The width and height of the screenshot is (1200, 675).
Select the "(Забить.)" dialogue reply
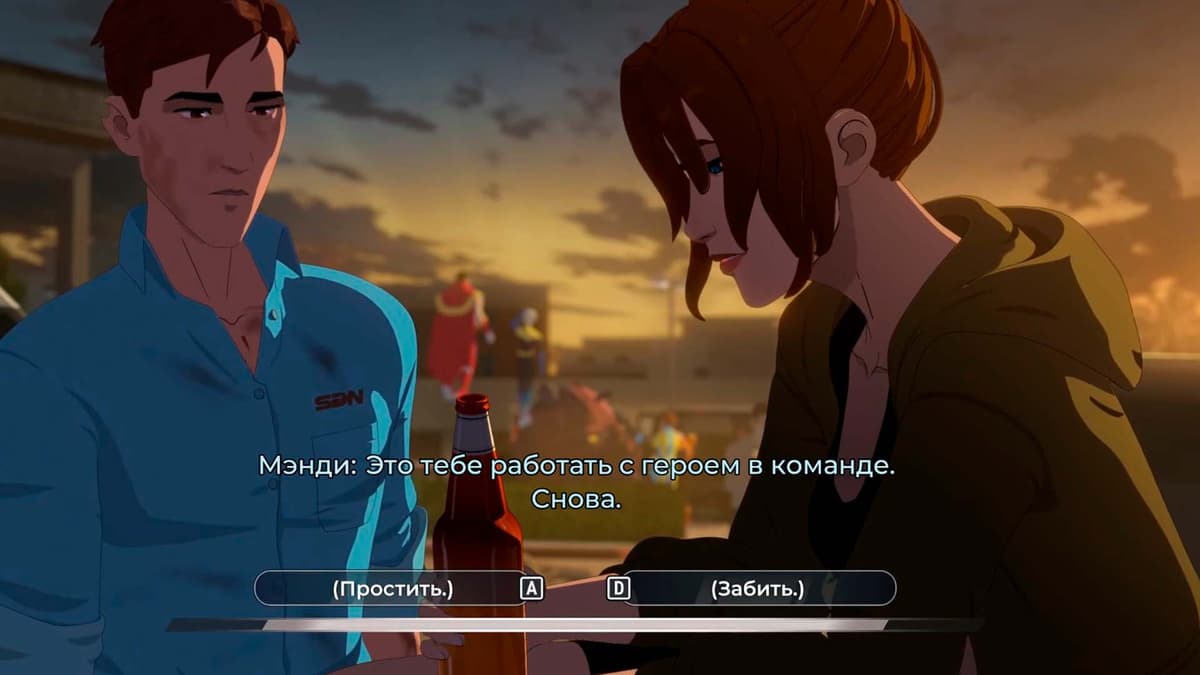[x=757, y=589]
